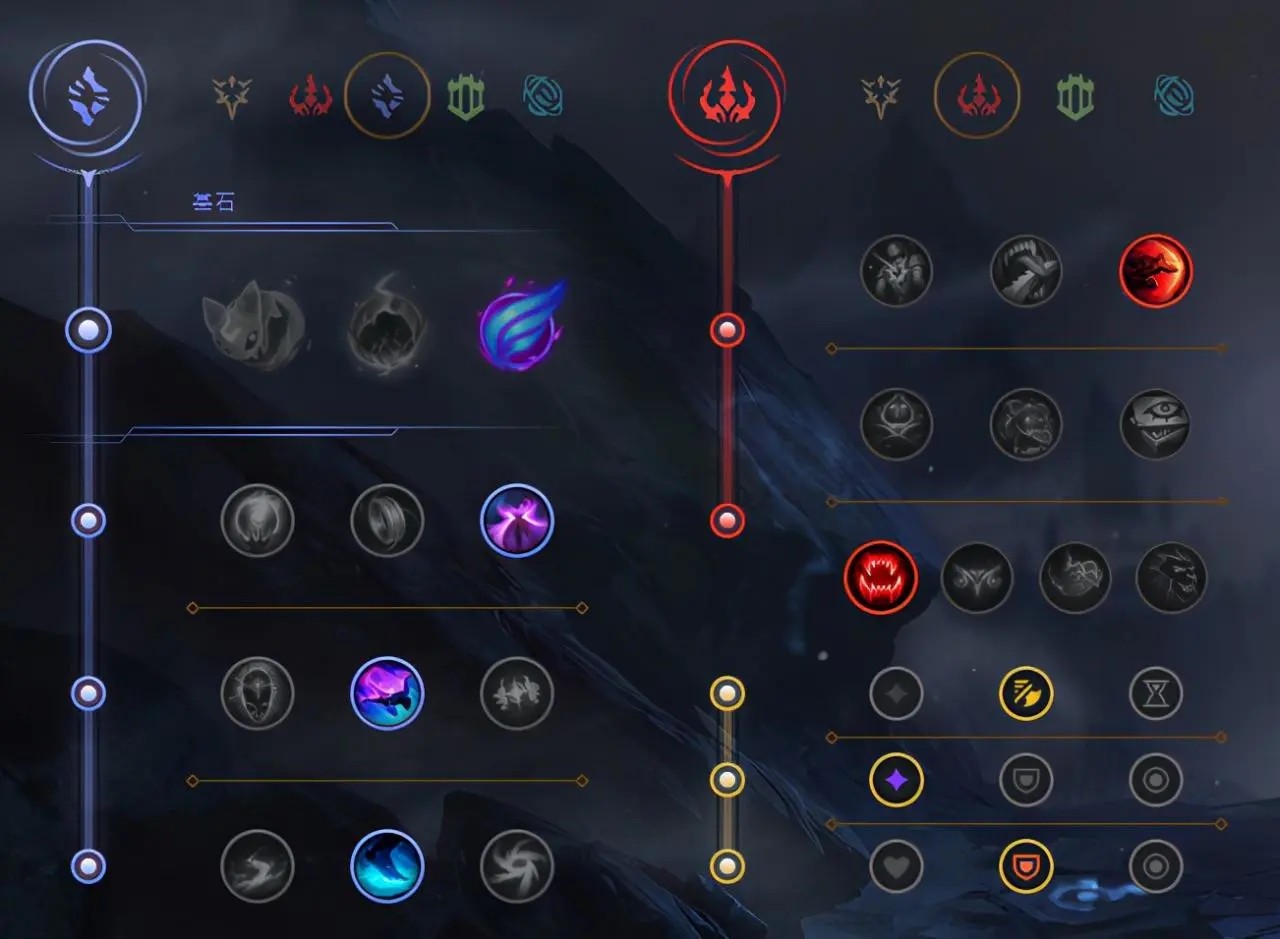
Task: Pick the yellow axe attack speed shard
Action: [x=1026, y=693]
